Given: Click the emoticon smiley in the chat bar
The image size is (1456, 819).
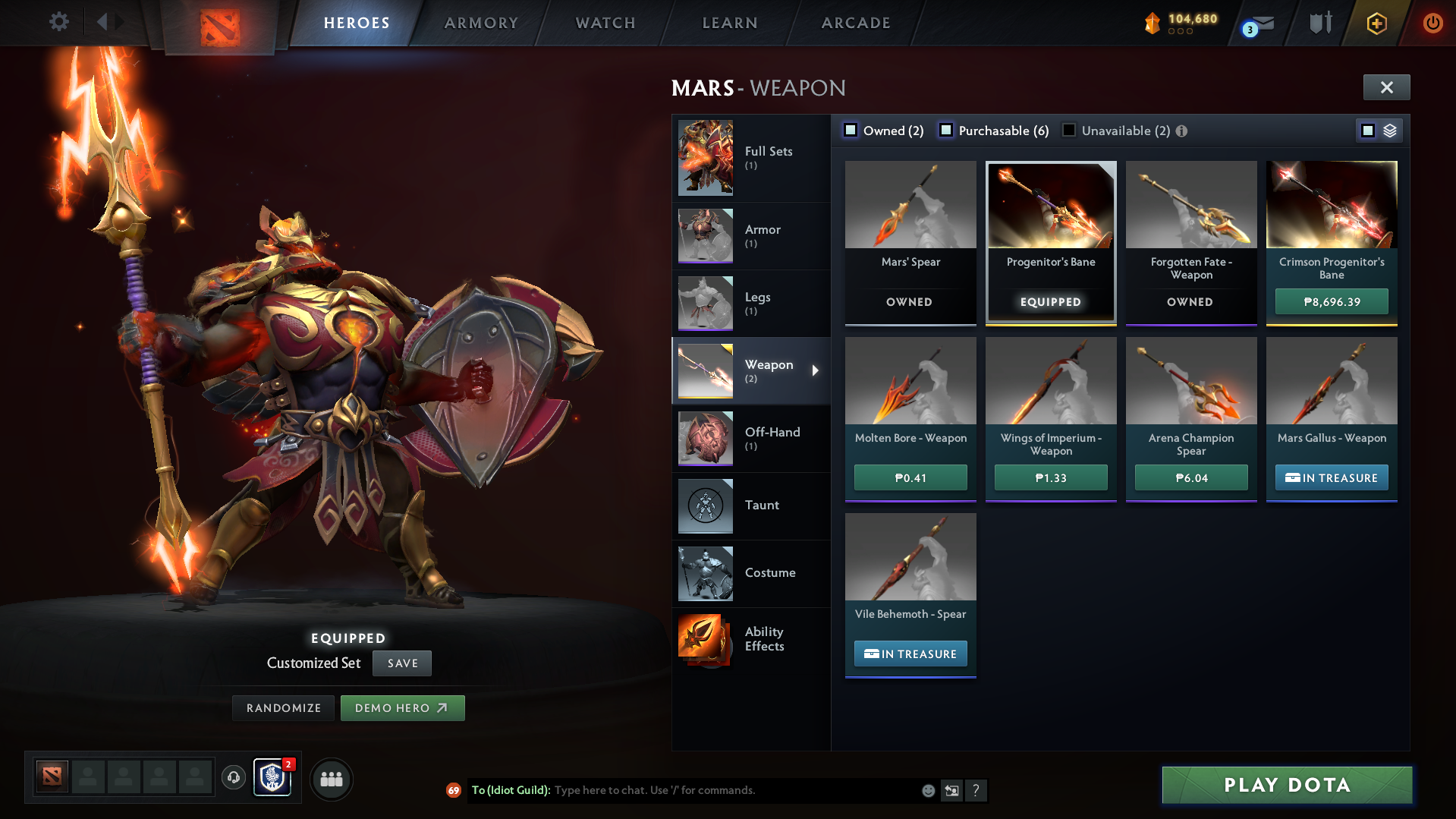Looking at the screenshot, I should click(x=927, y=790).
